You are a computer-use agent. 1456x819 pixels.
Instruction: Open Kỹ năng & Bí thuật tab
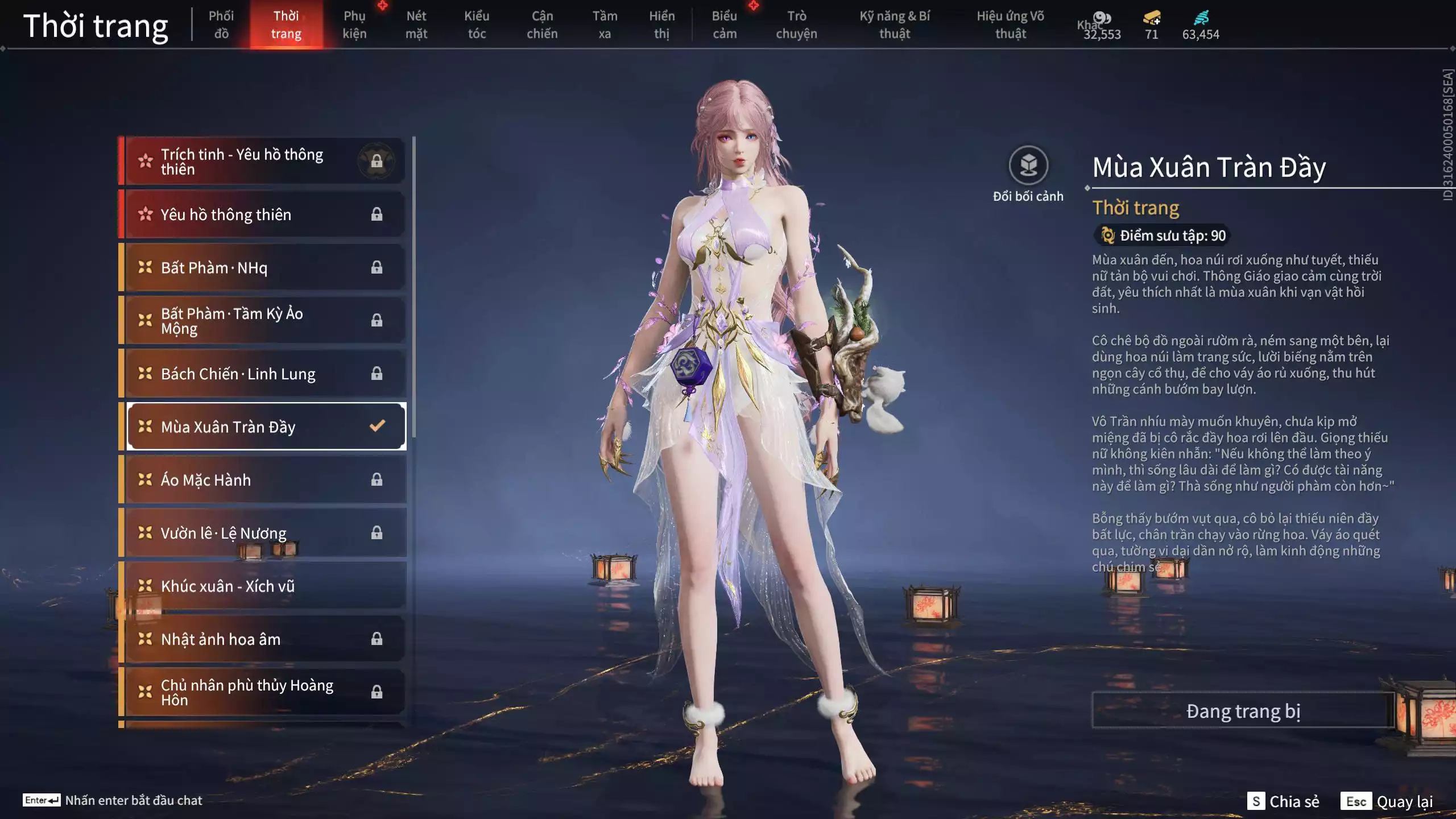(895, 25)
